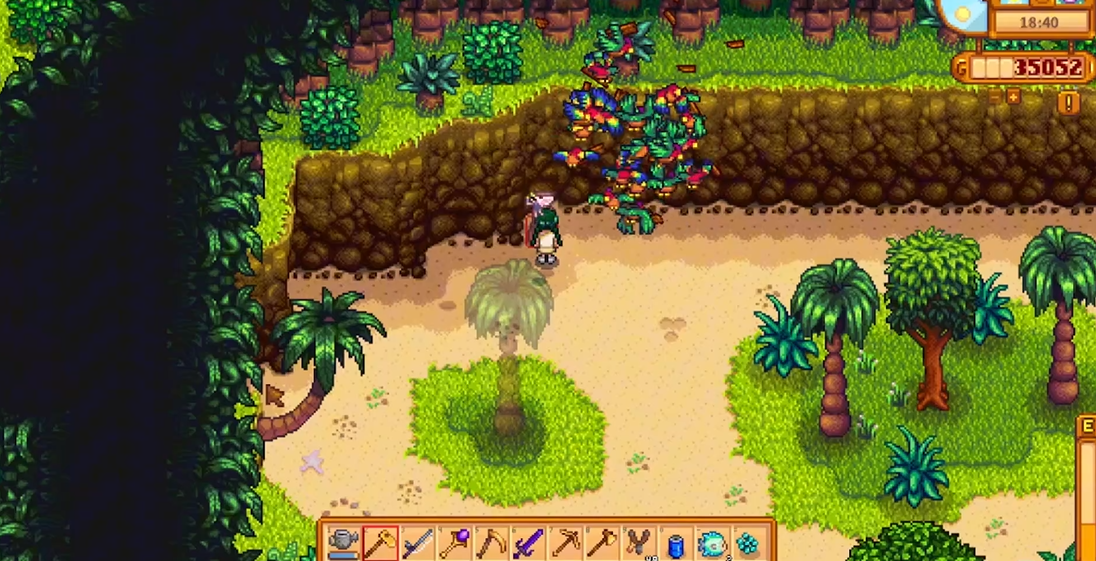Pick the pickaxe in the hotbar
1096x561 pixels.
[x=565, y=543]
